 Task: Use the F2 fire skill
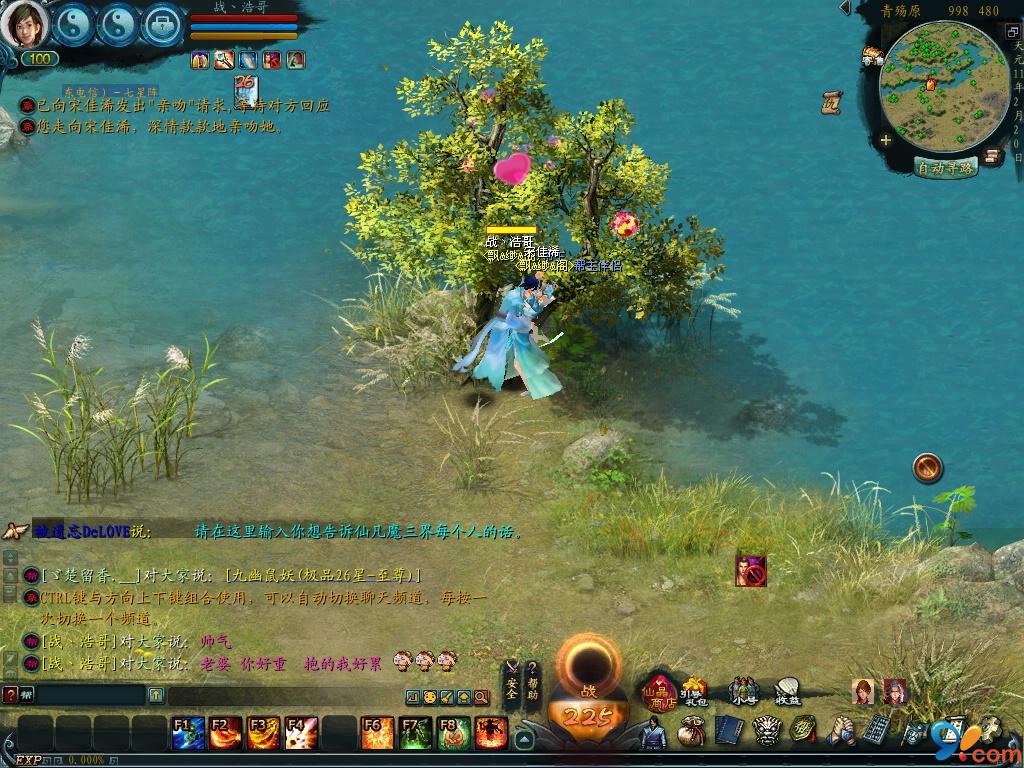coord(225,733)
